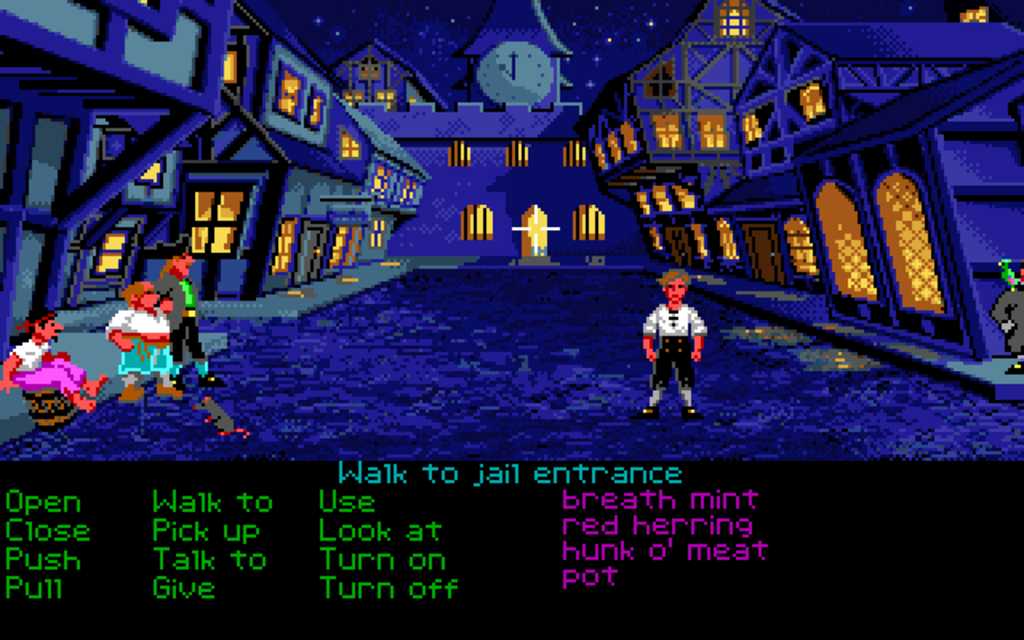Screen dimensions: 1024x640
Task: Select the Look at verb
Action: tap(382, 531)
